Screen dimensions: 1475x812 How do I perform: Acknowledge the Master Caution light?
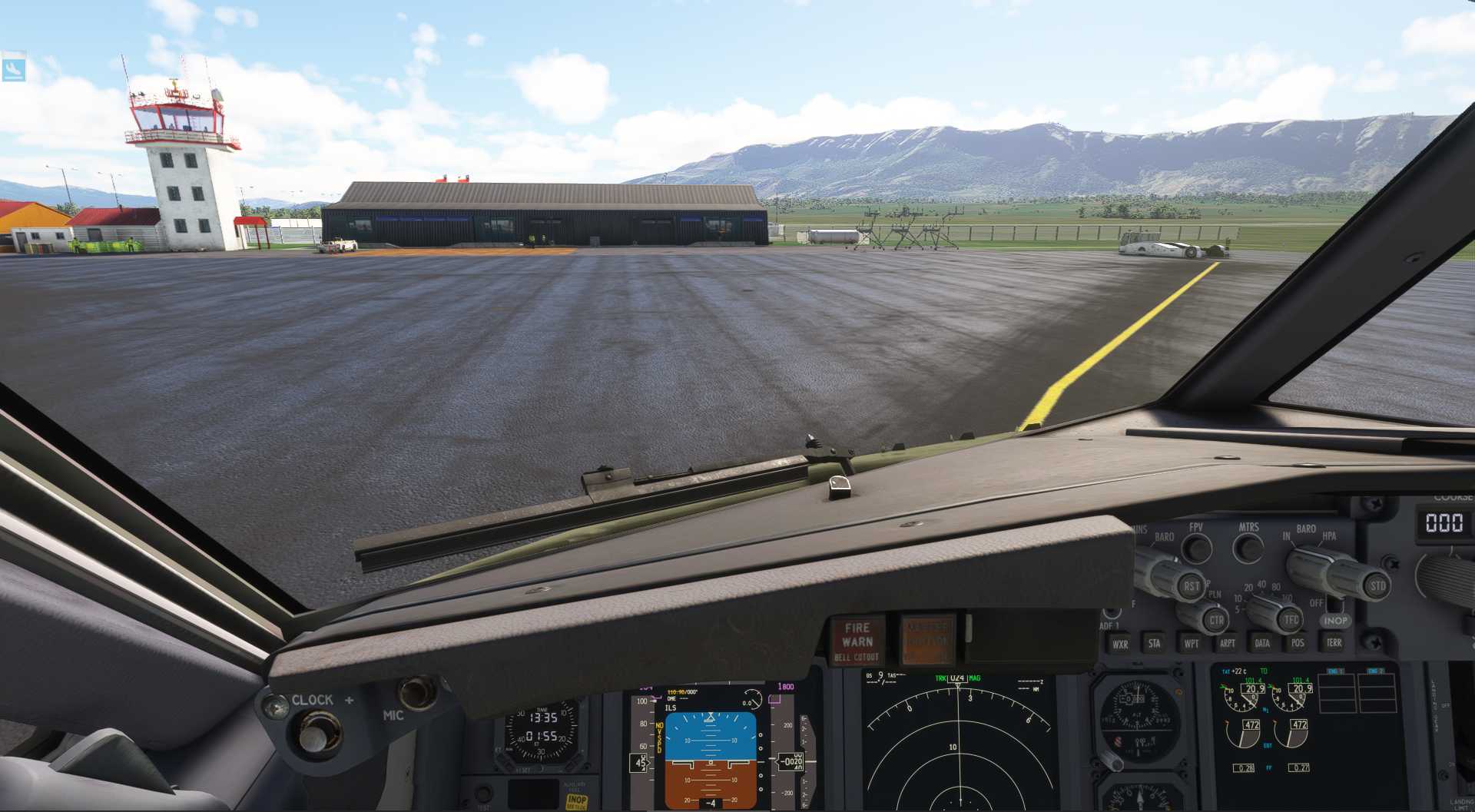click(x=927, y=639)
